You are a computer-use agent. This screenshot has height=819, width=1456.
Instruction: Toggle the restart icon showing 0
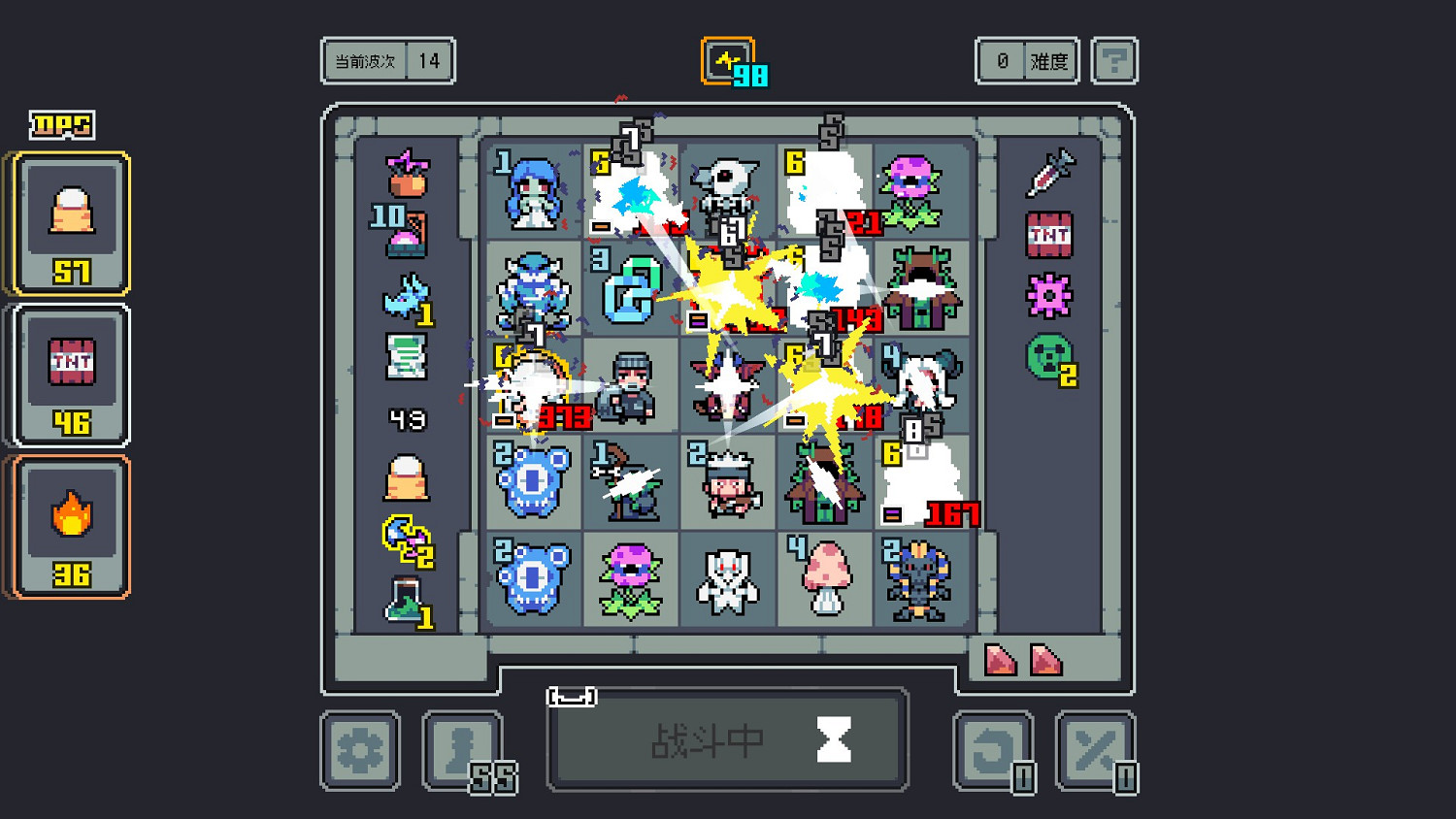coord(992,750)
